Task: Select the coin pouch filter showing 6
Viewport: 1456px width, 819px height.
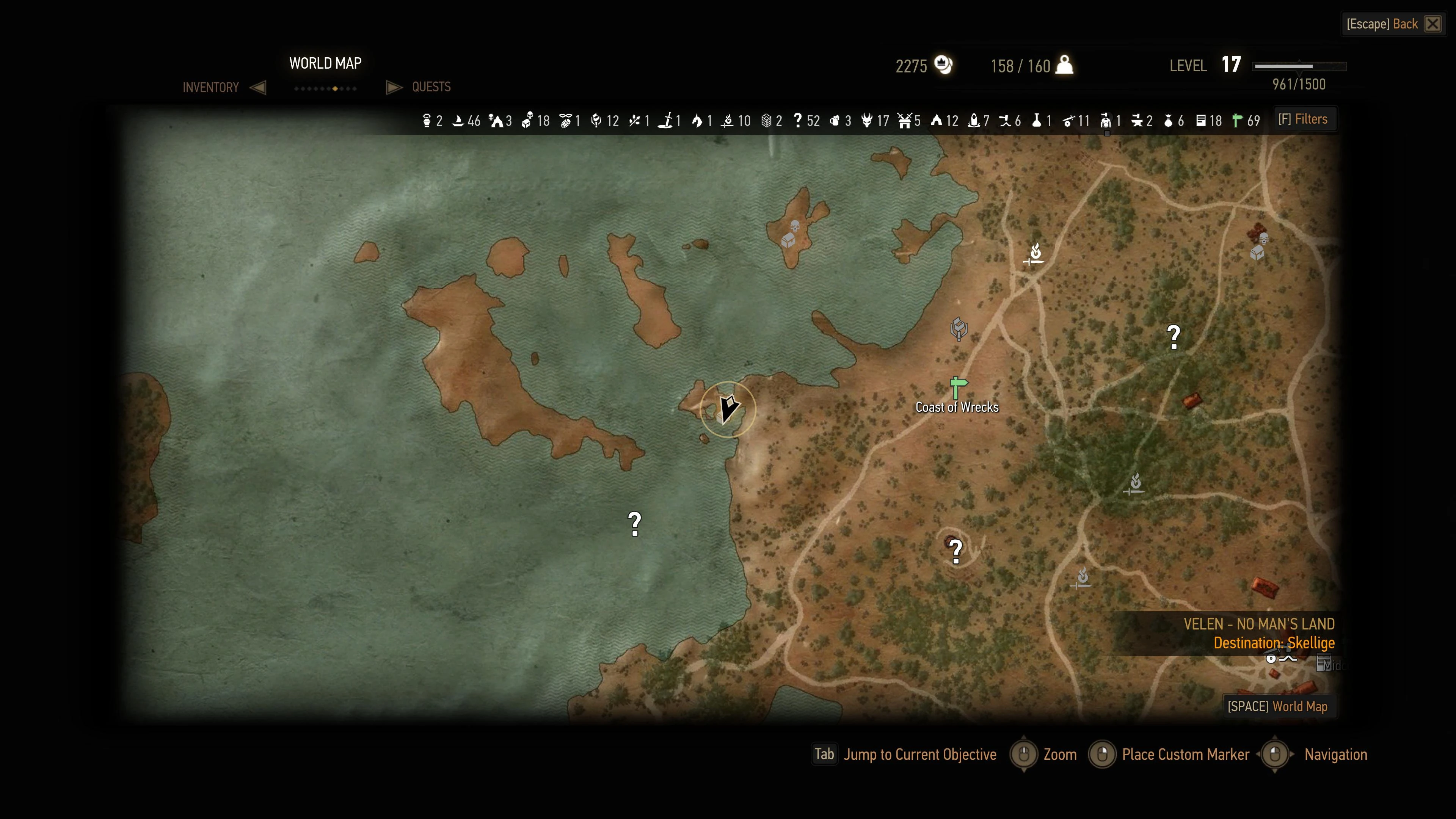Action: pos(1168,121)
